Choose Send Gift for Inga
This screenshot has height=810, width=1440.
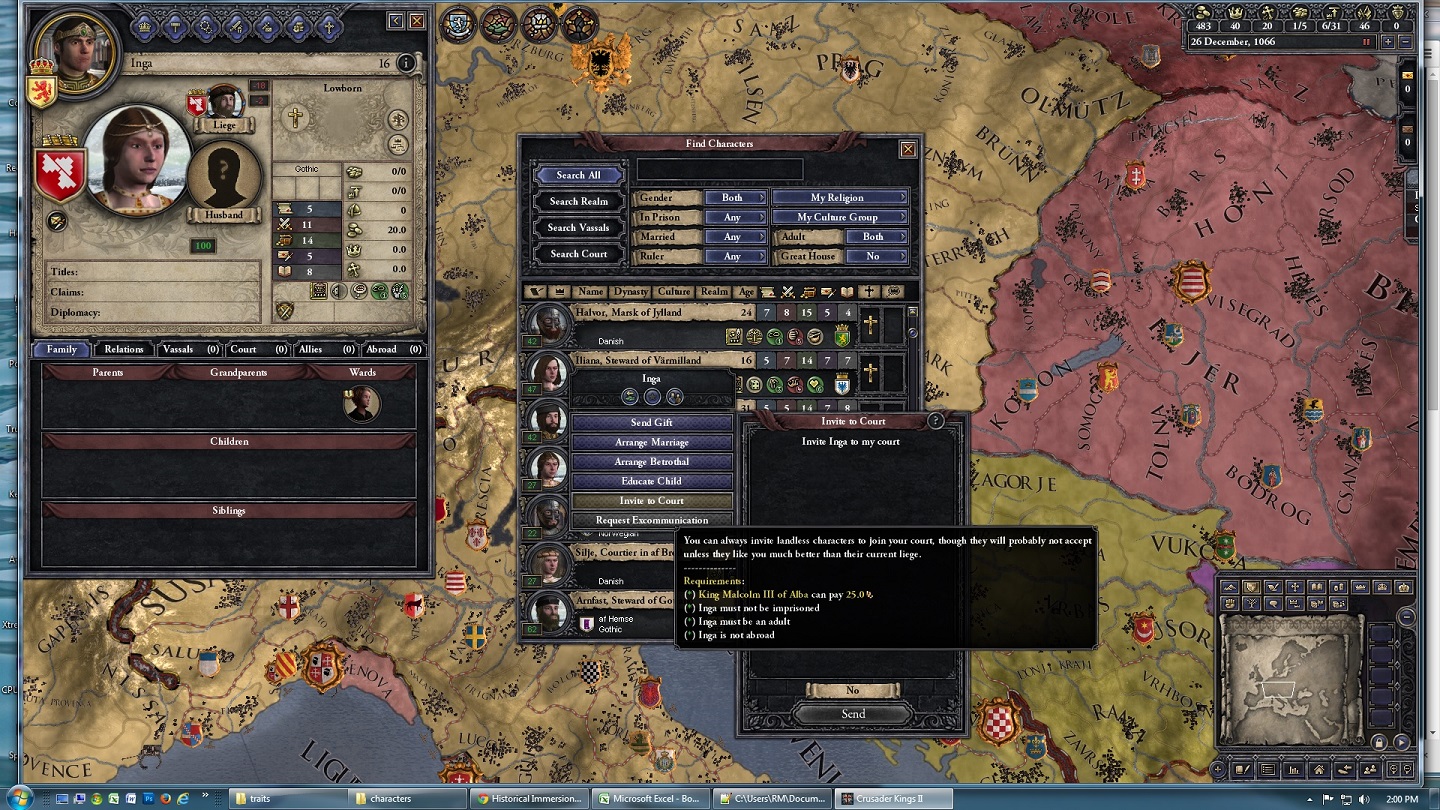pyautogui.click(x=651, y=423)
